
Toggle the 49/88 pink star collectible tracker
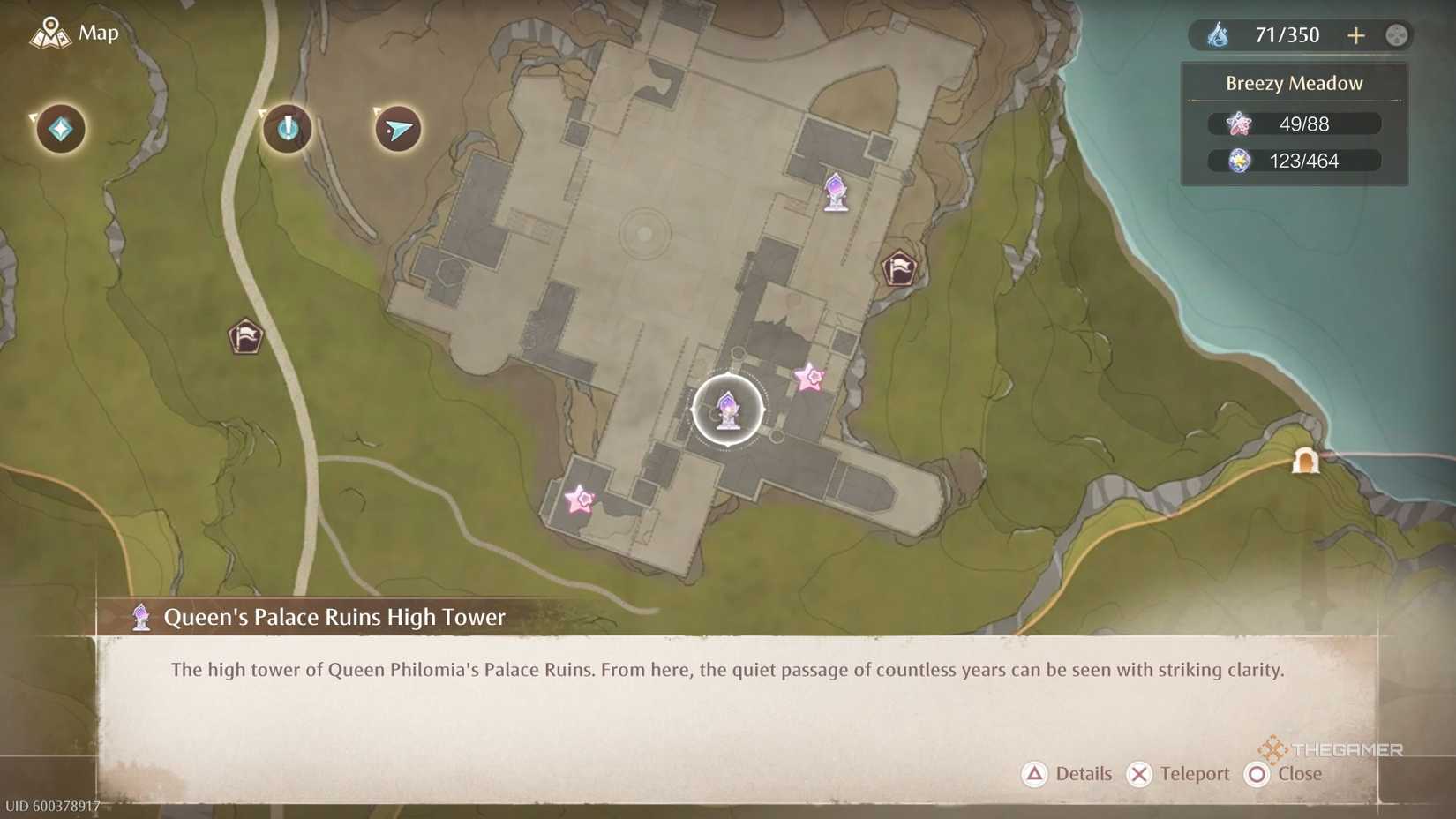[x=1294, y=124]
